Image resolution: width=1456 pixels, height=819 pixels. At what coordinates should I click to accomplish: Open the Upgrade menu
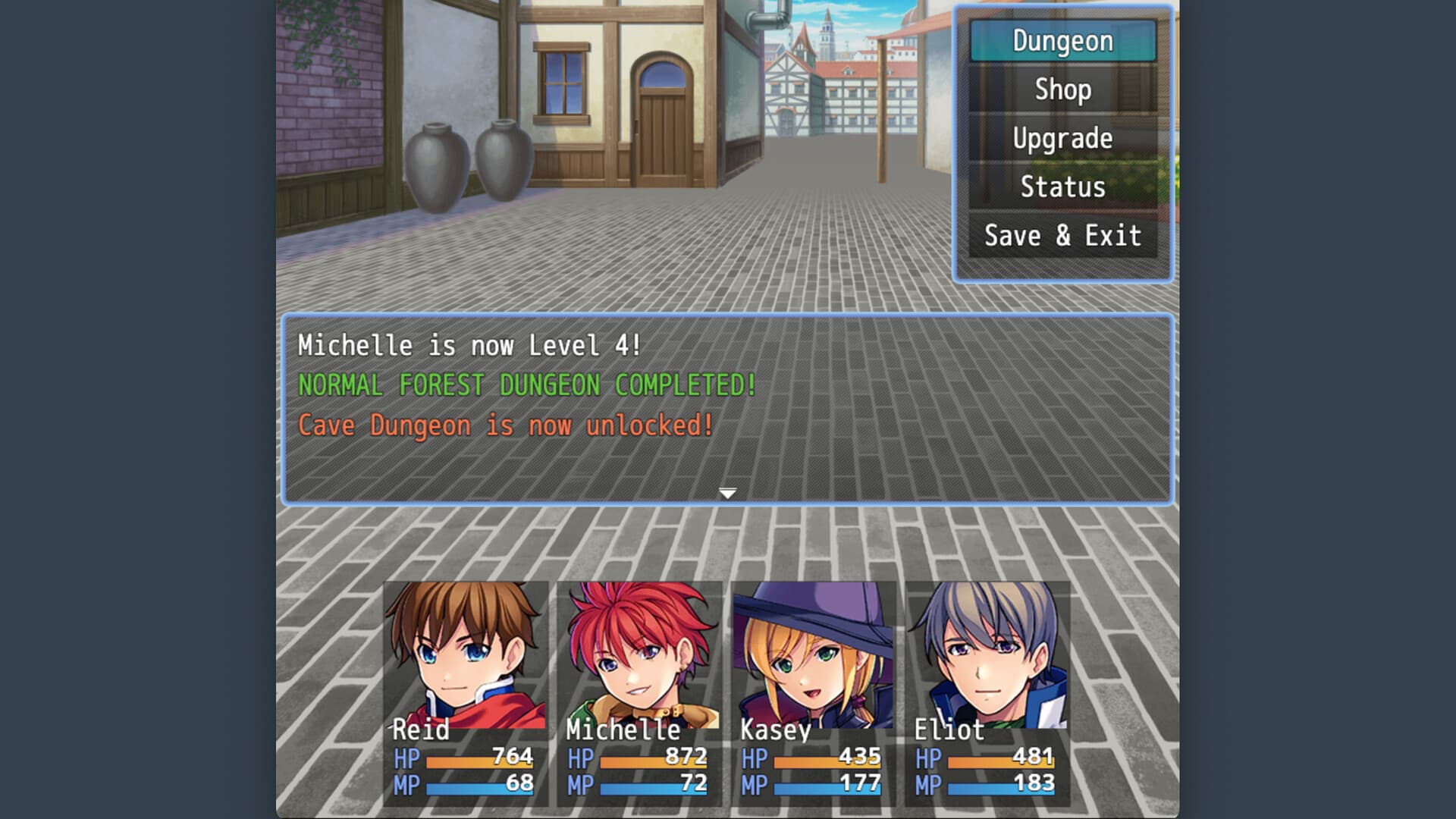(1062, 138)
